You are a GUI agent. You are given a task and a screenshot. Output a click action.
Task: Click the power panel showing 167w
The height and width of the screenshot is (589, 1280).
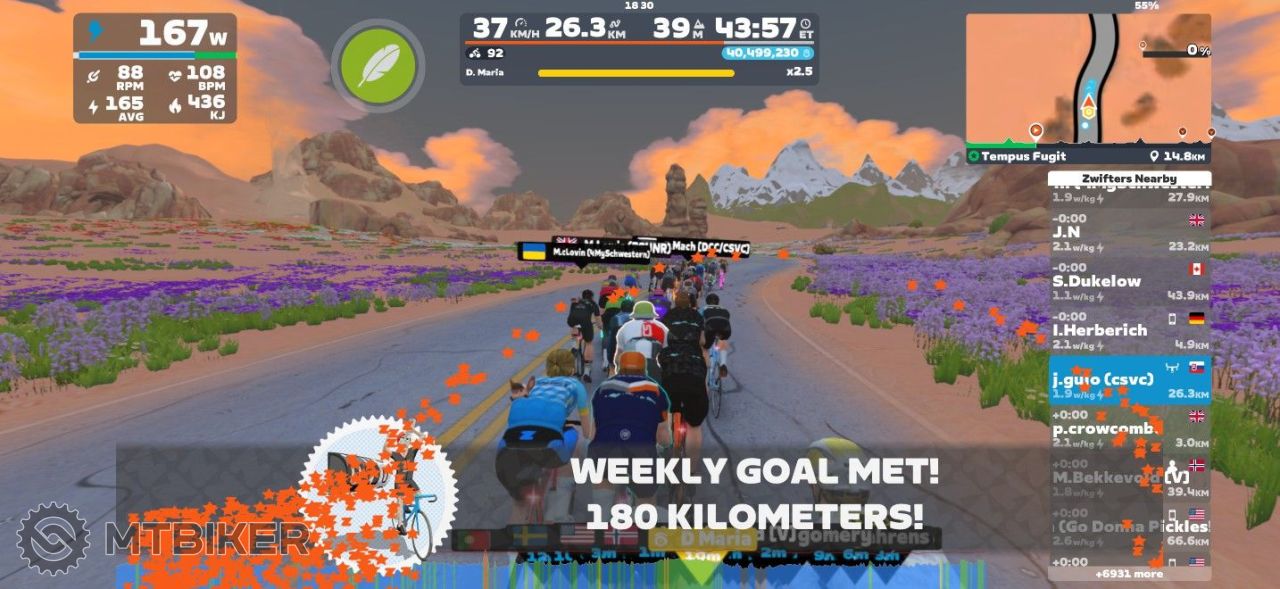(155, 67)
